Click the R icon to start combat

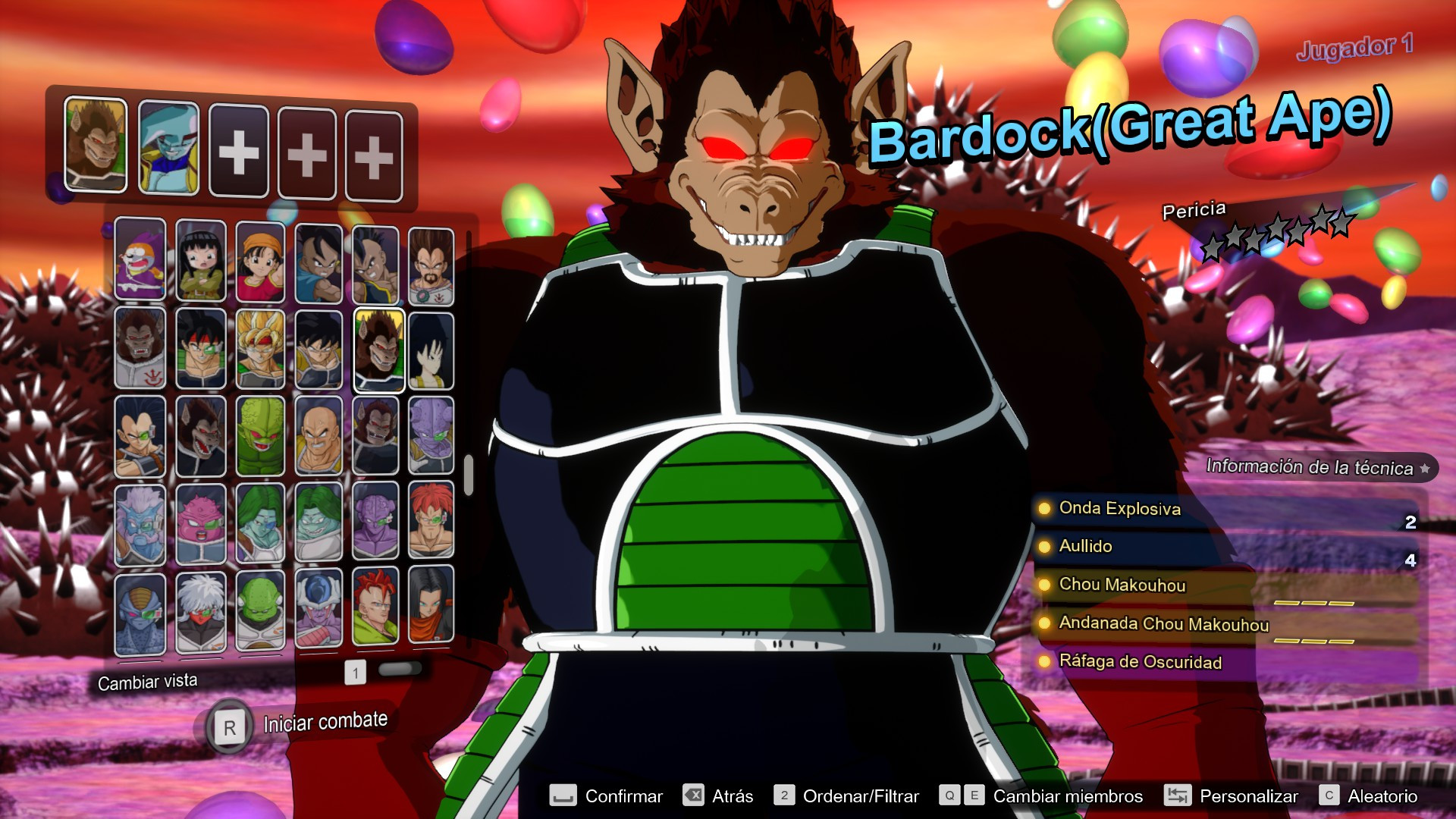(231, 726)
